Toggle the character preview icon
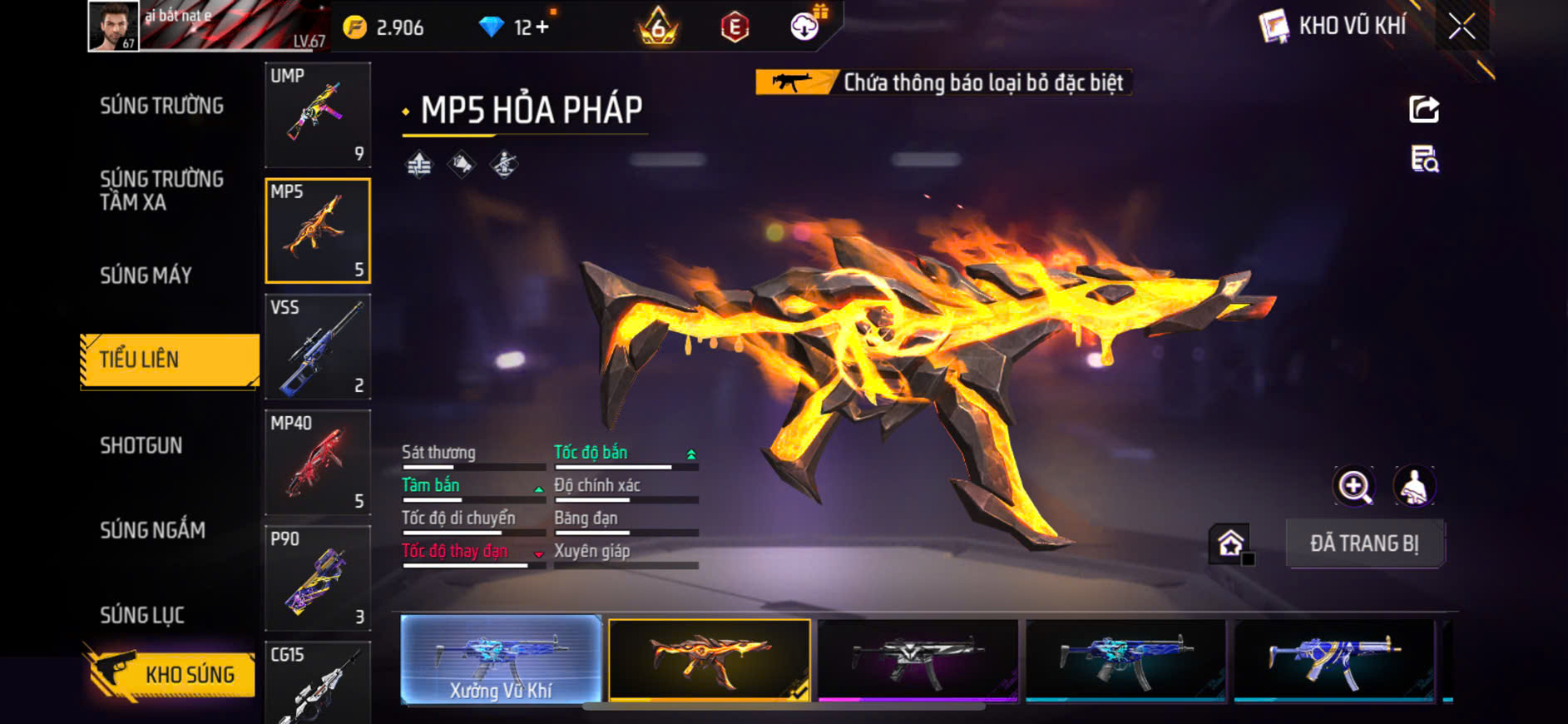The width and height of the screenshot is (1568, 724). [x=1414, y=487]
